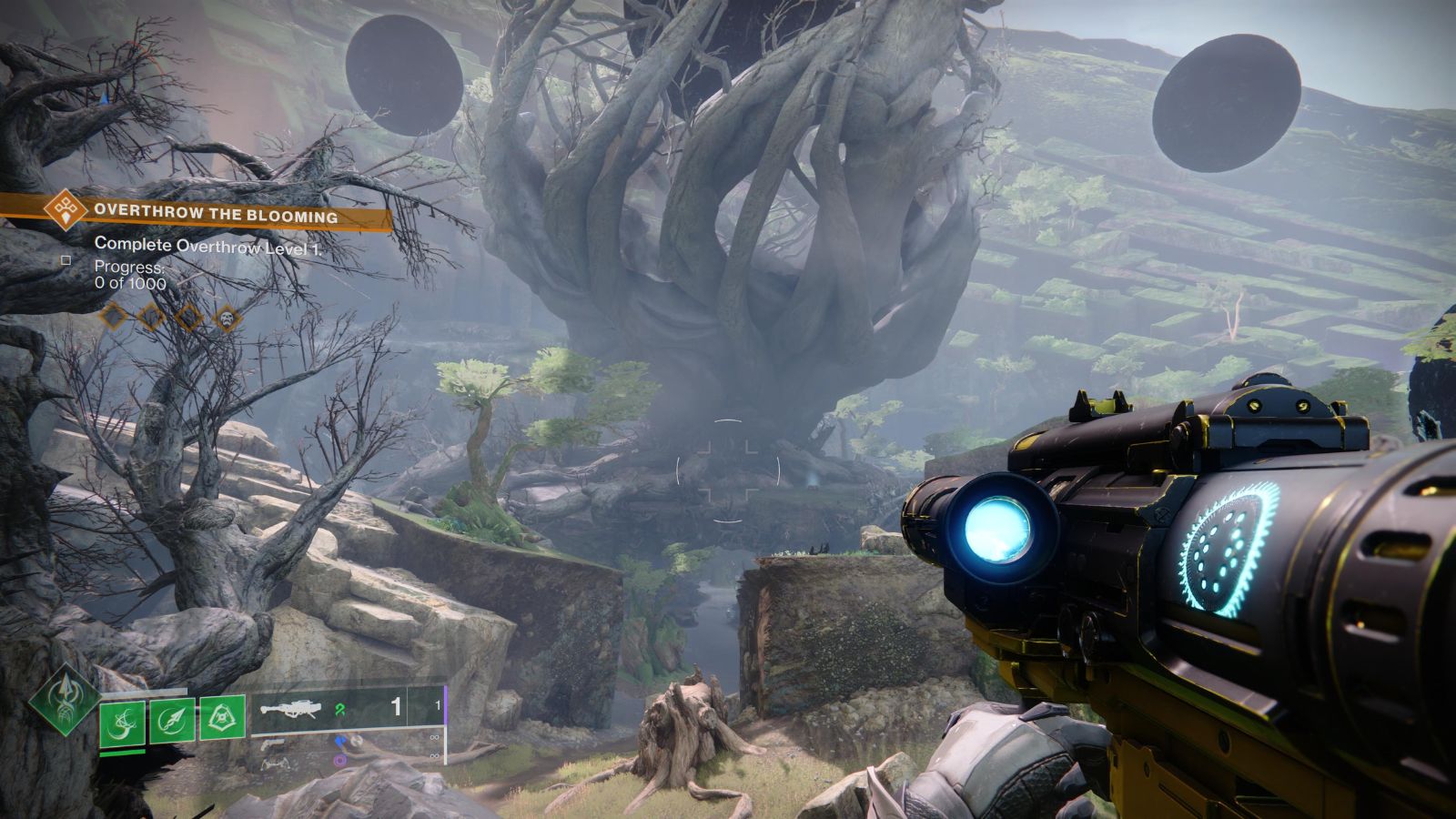Click the Complete Overthrow Level 1 objective text
1456x819 pixels.
click(x=209, y=244)
